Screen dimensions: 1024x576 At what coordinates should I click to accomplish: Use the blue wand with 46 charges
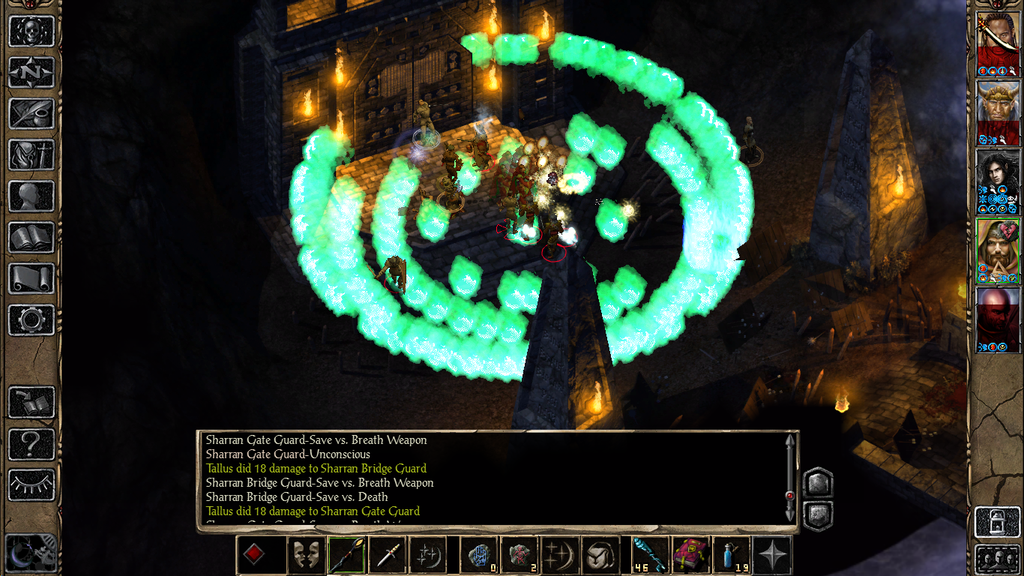click(647, 555)
